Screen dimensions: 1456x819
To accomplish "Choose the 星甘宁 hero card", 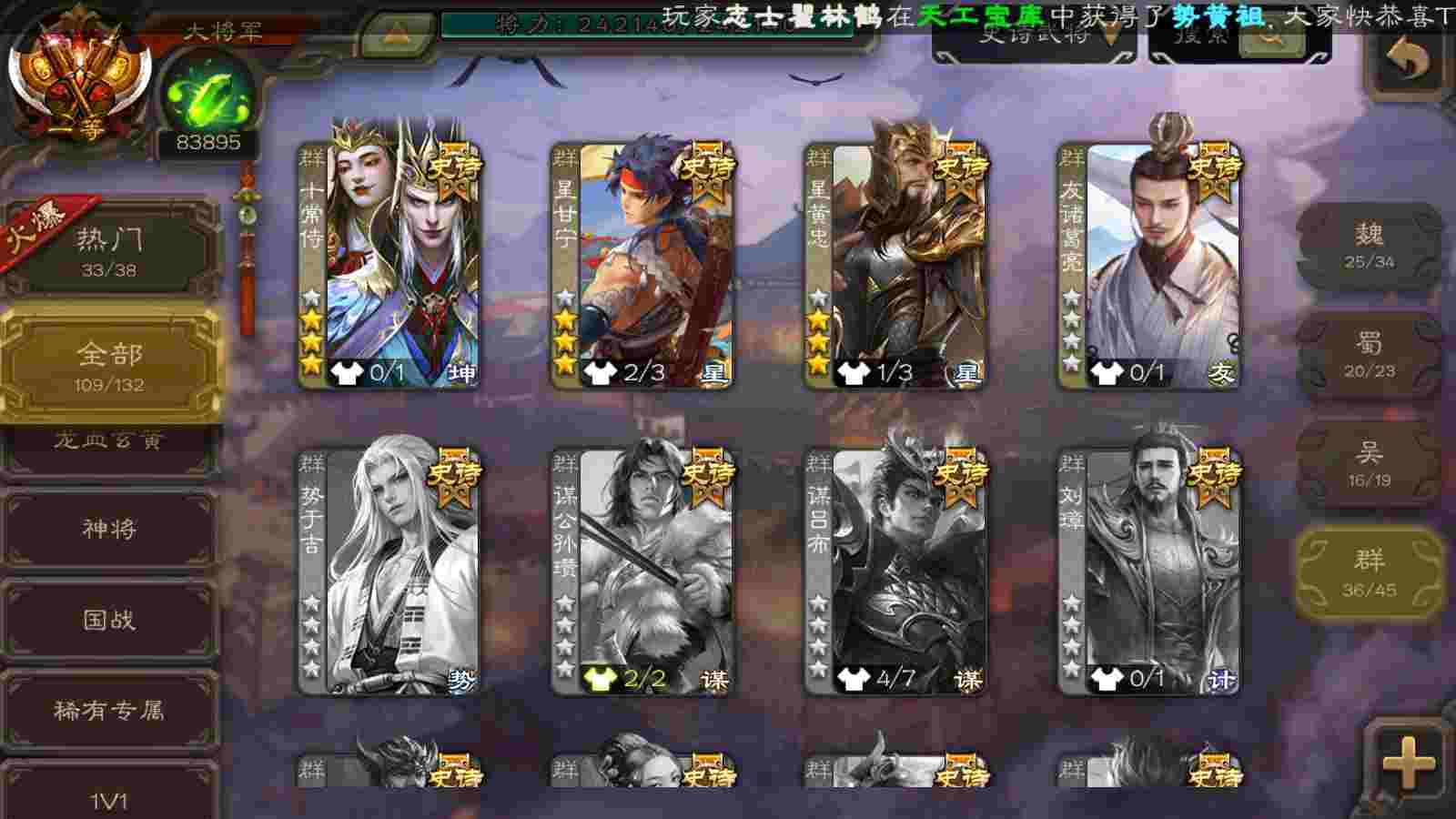I will tap(642, 264).
